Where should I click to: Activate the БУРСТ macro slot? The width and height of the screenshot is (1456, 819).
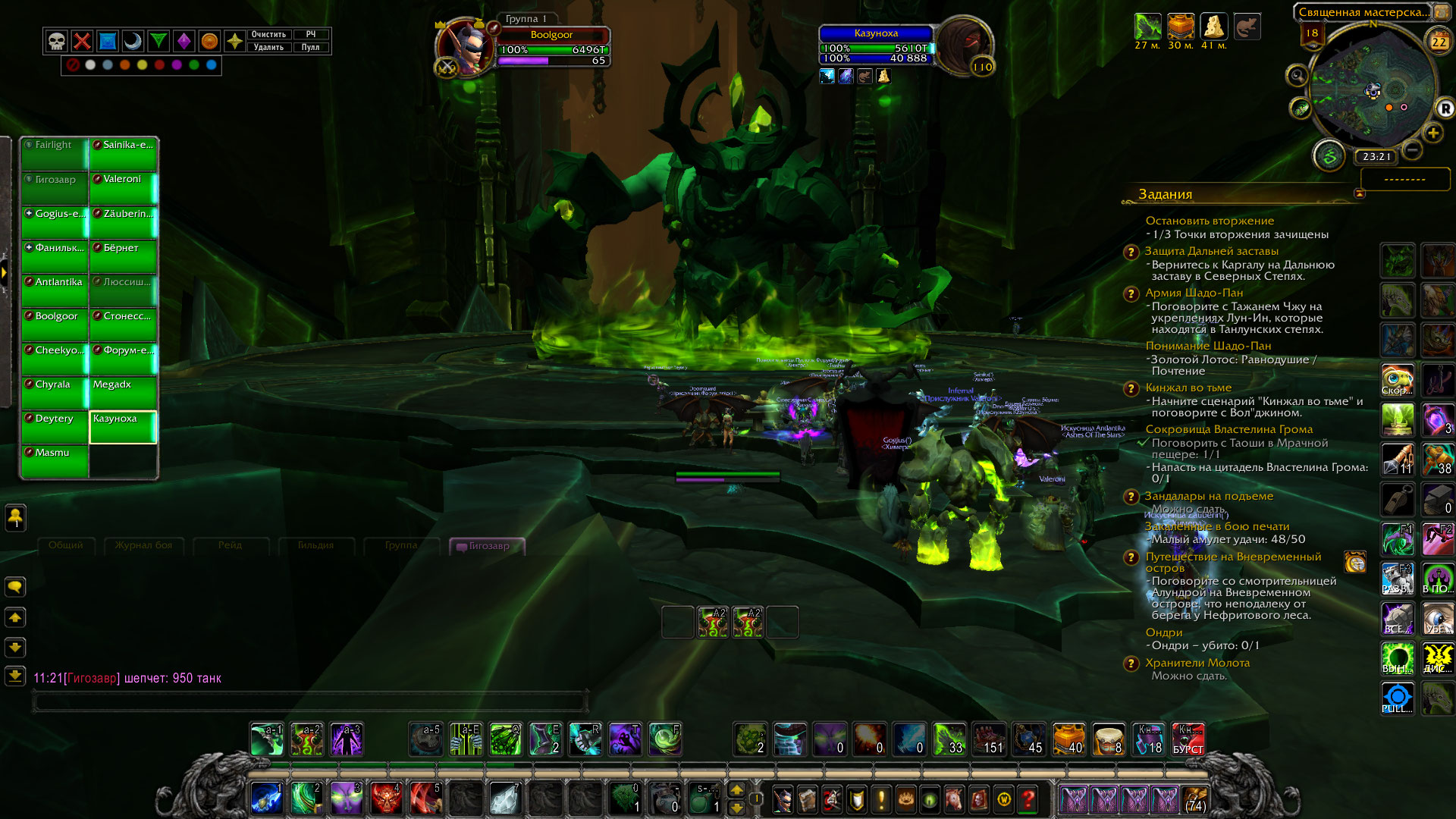[1188, 739]
